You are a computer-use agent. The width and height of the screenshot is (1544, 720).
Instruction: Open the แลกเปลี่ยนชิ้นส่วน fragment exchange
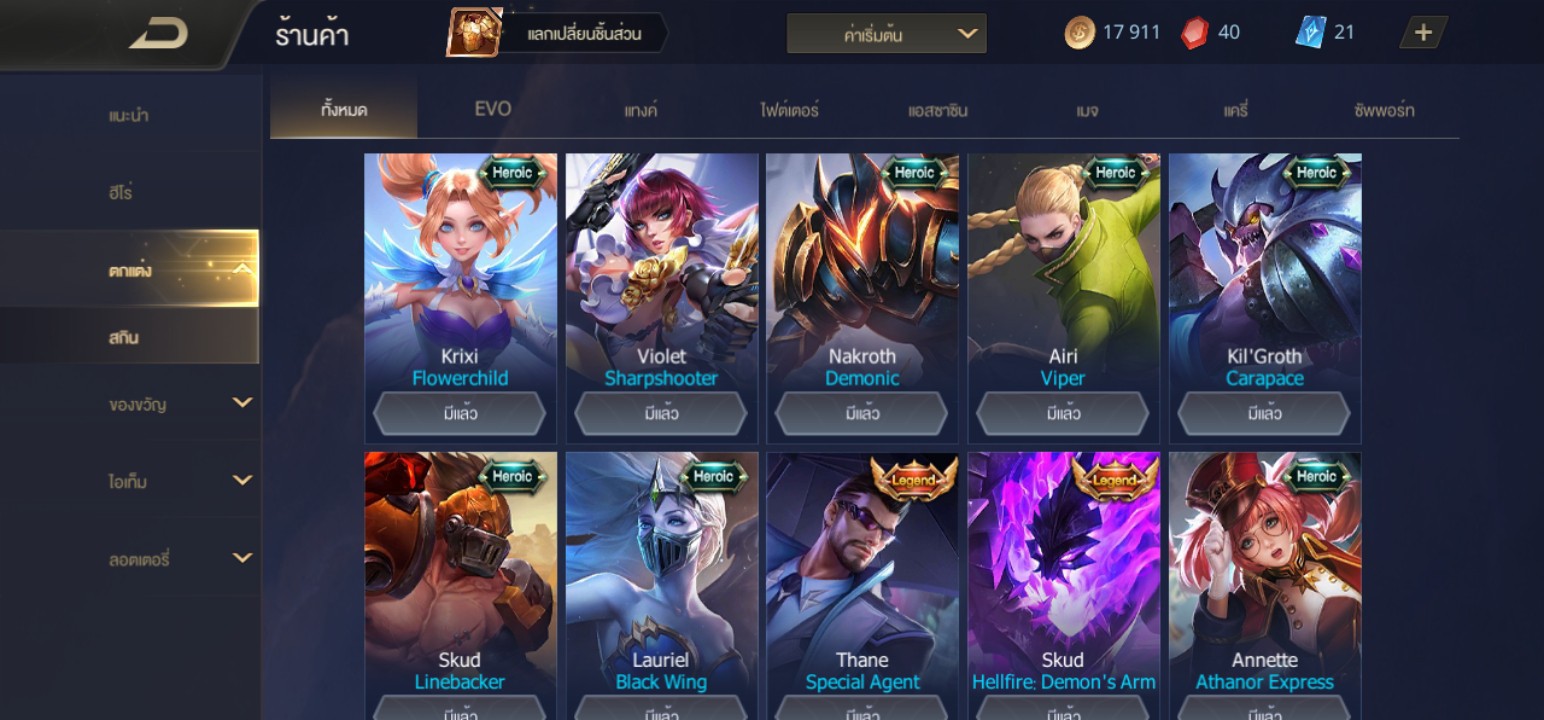558,34
